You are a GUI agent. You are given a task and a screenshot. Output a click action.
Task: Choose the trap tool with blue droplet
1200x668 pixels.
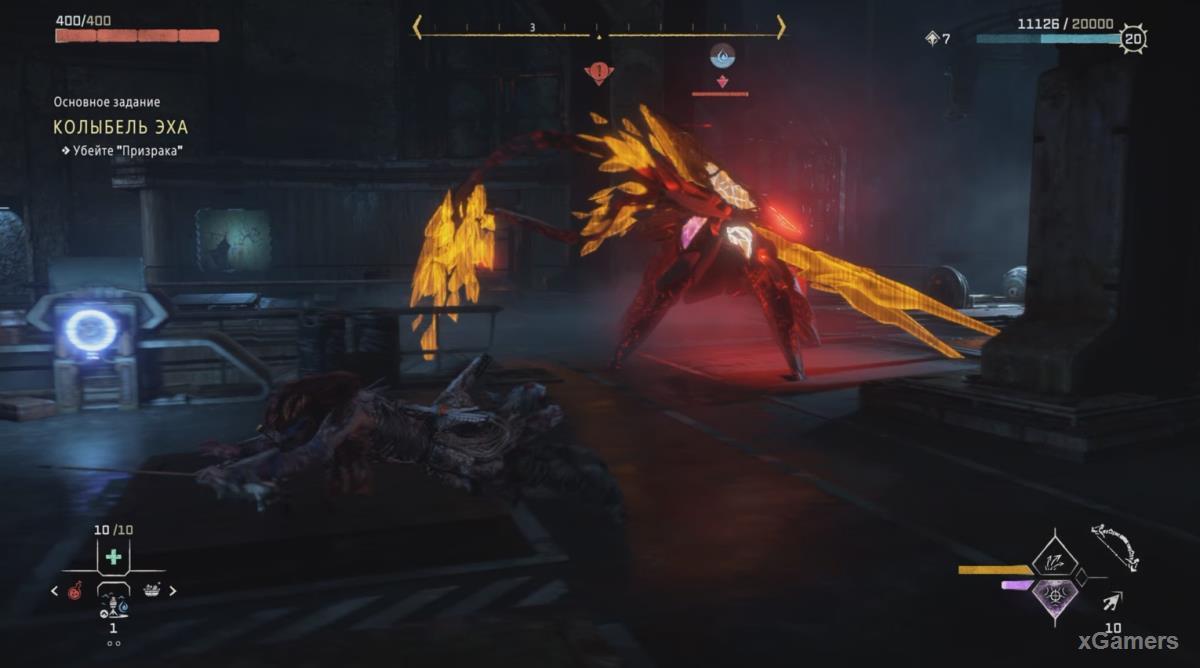[x=113, y=606]
